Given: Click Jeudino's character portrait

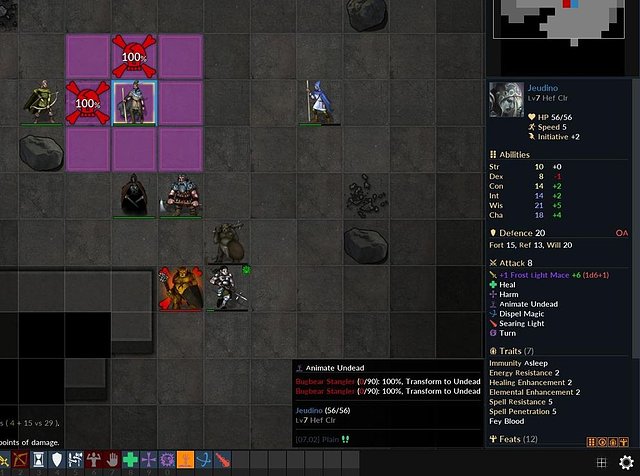Looking at the screenshot, I should point(504,99).
